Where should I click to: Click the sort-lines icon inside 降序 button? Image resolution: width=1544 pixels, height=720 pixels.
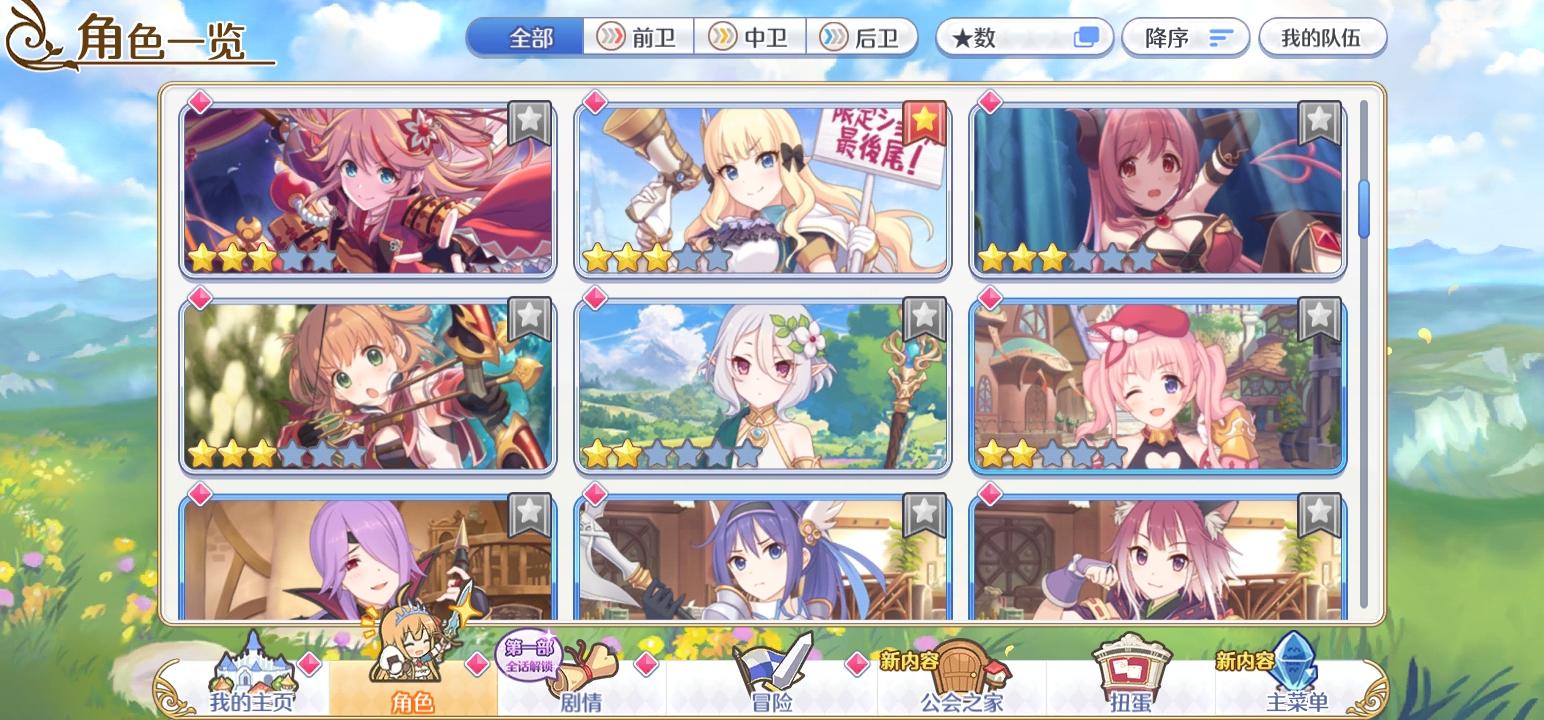click(x=1220, y=37)
